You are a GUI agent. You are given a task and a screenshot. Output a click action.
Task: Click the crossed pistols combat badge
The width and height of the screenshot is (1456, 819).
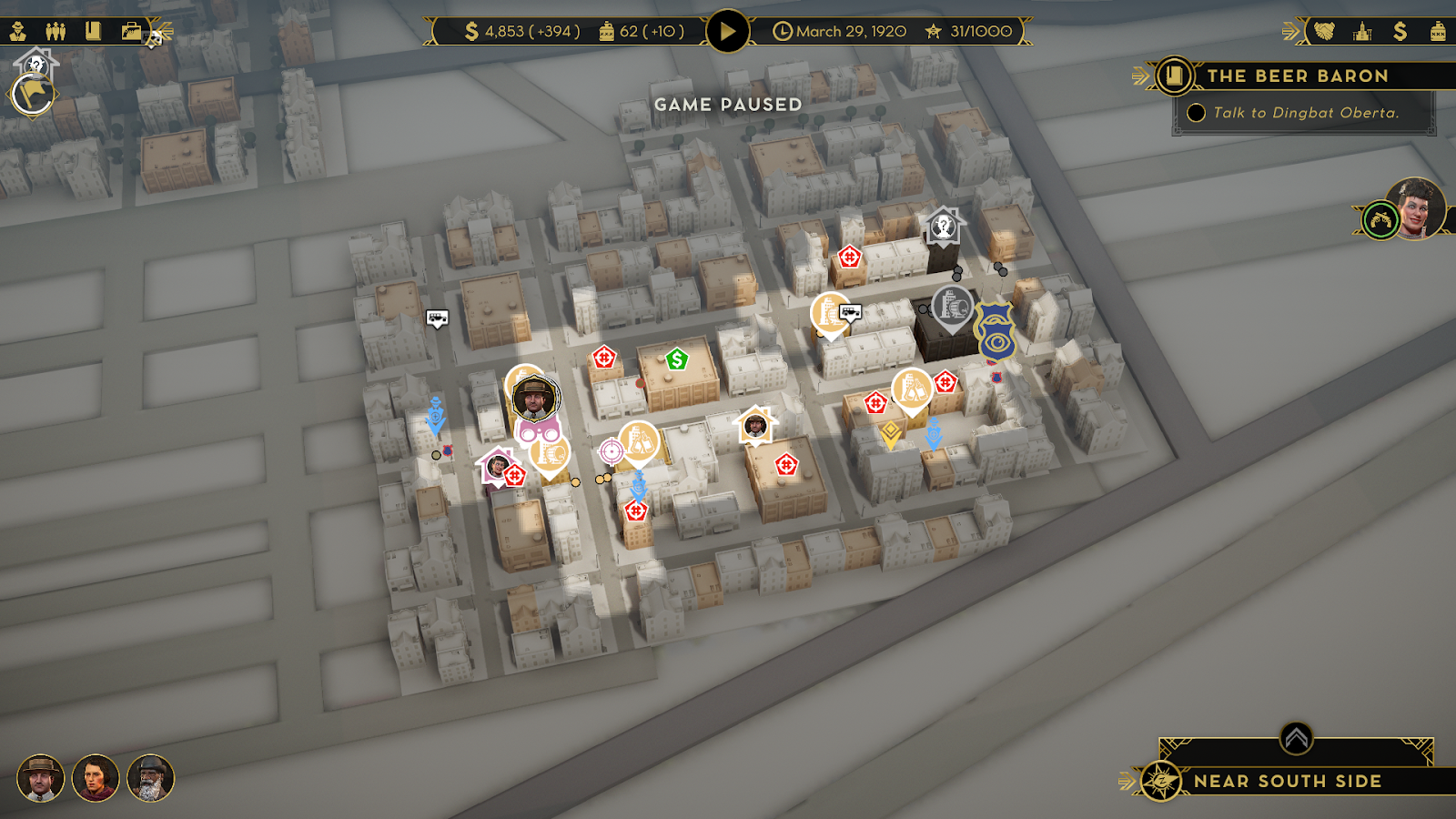pos(1380,220)
